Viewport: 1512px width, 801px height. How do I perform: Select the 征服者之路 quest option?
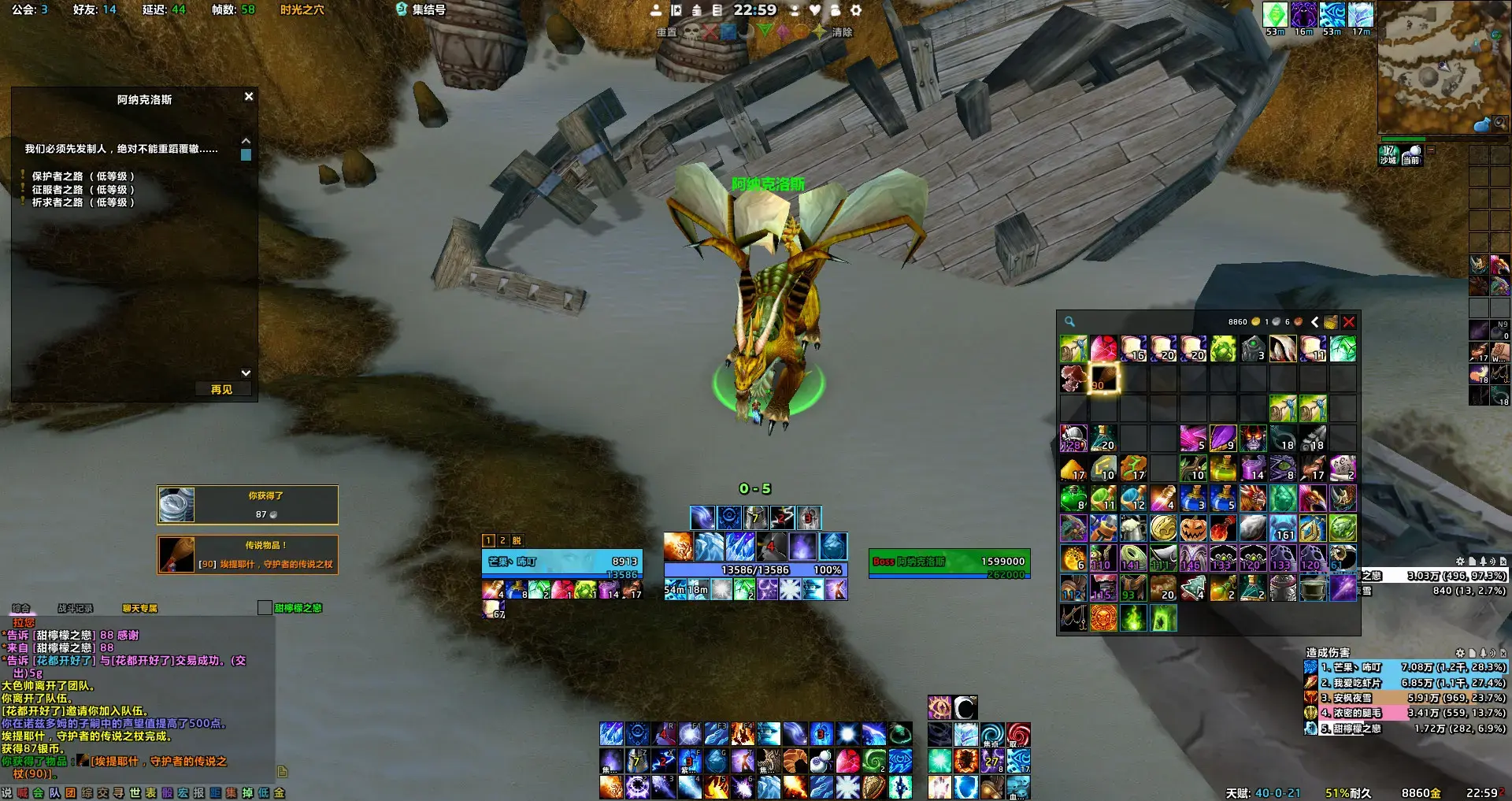point(82,190)
